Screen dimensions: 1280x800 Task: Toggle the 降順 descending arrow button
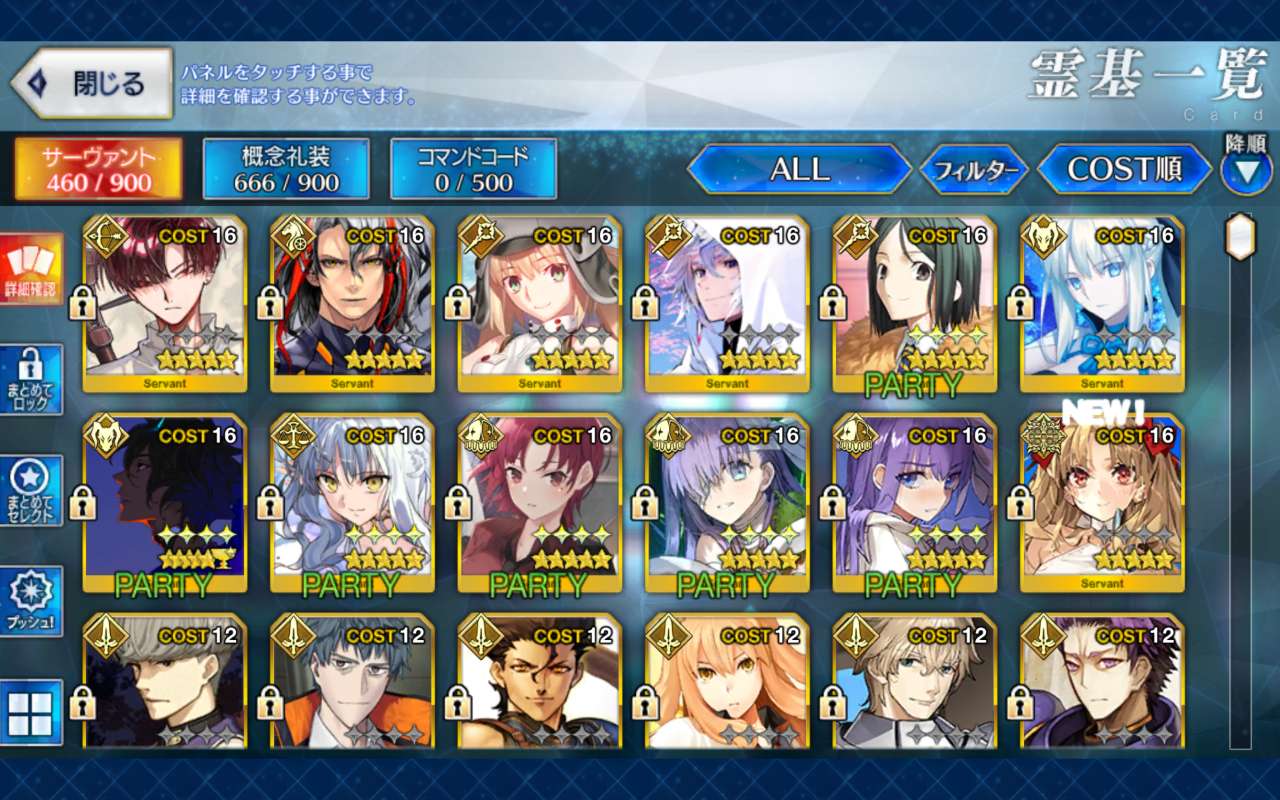pos(1246,171)
